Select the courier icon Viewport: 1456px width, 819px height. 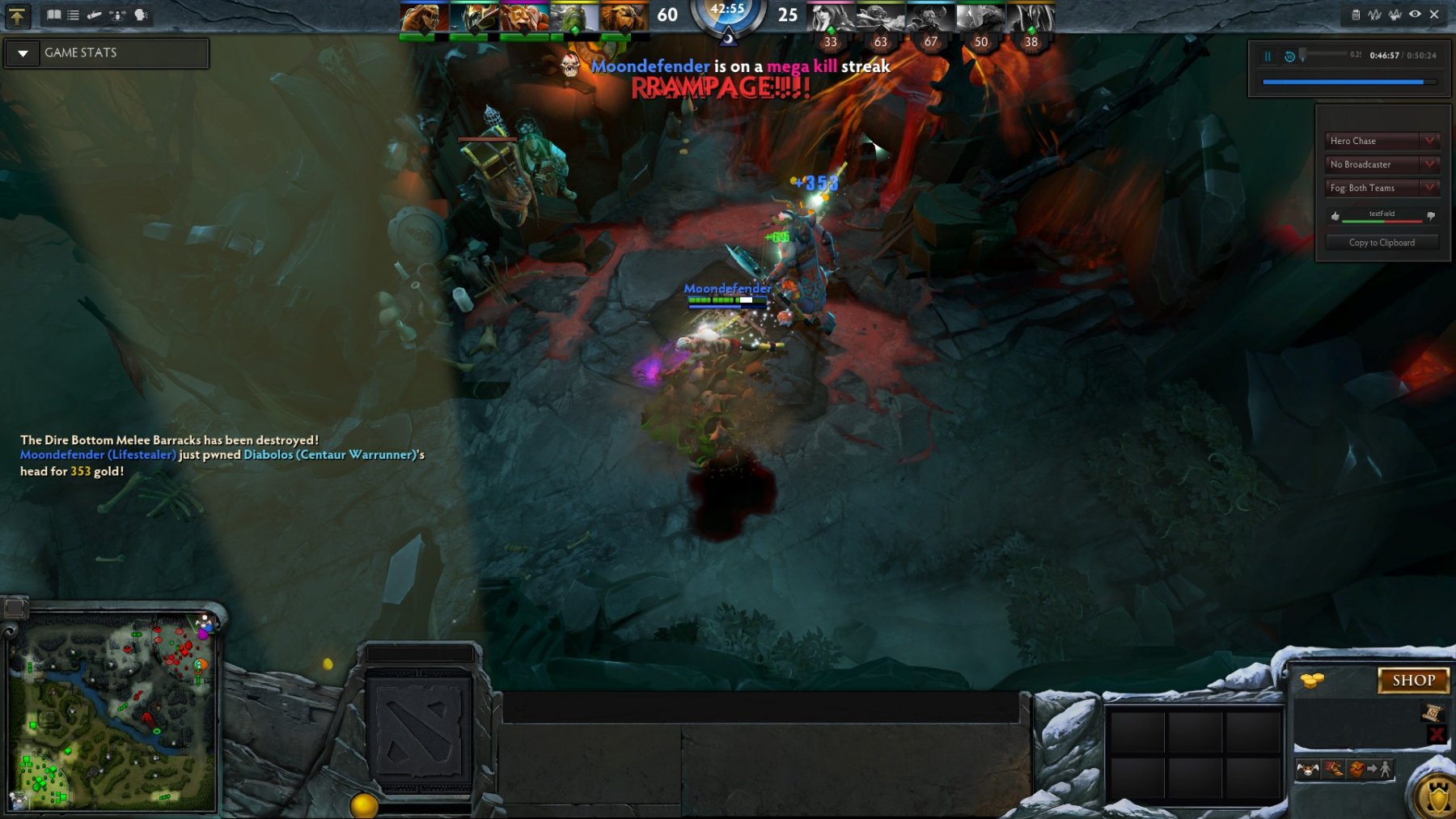point(1307,769)
